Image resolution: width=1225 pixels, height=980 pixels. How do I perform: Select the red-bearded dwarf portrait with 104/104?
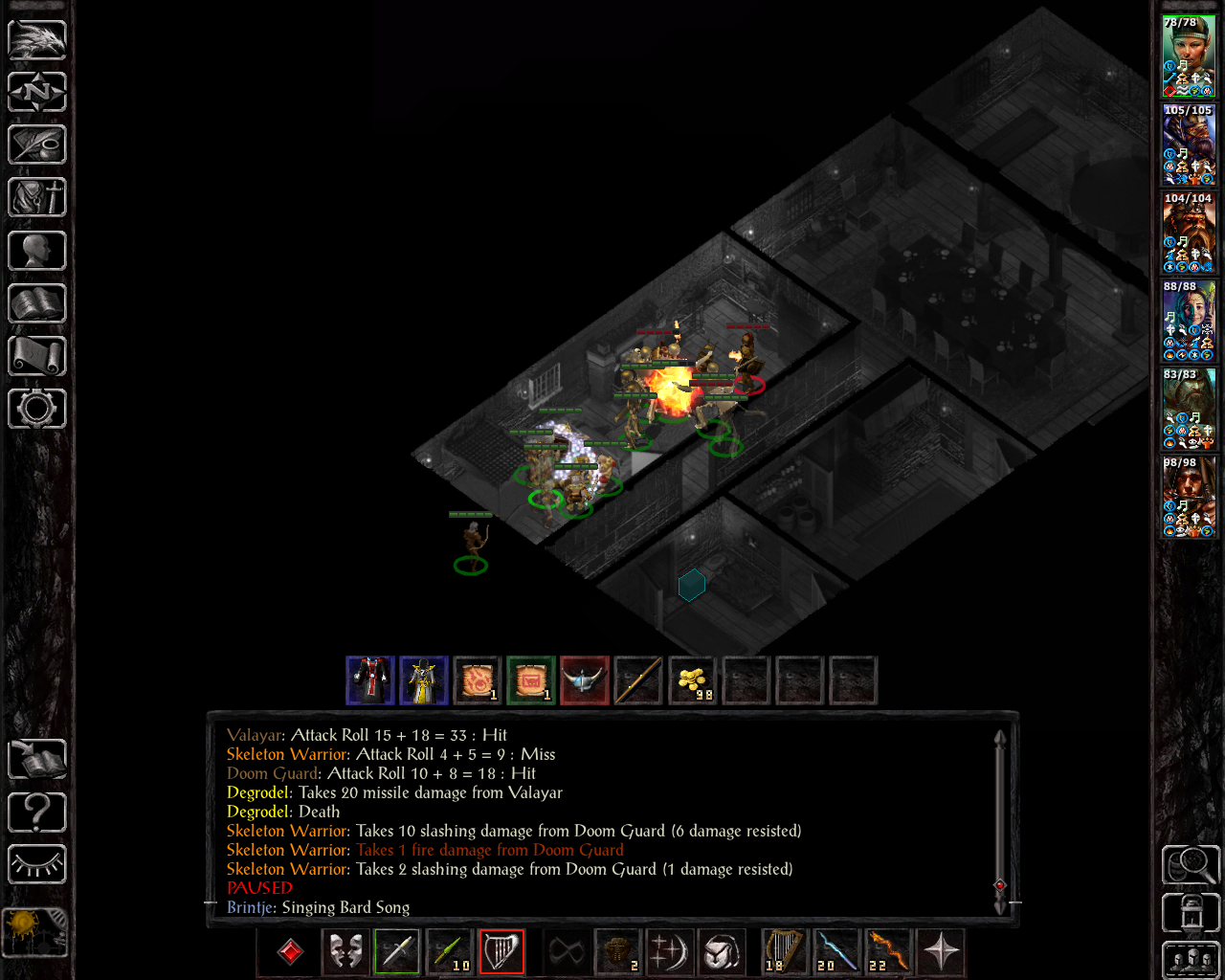(1189, 234)
